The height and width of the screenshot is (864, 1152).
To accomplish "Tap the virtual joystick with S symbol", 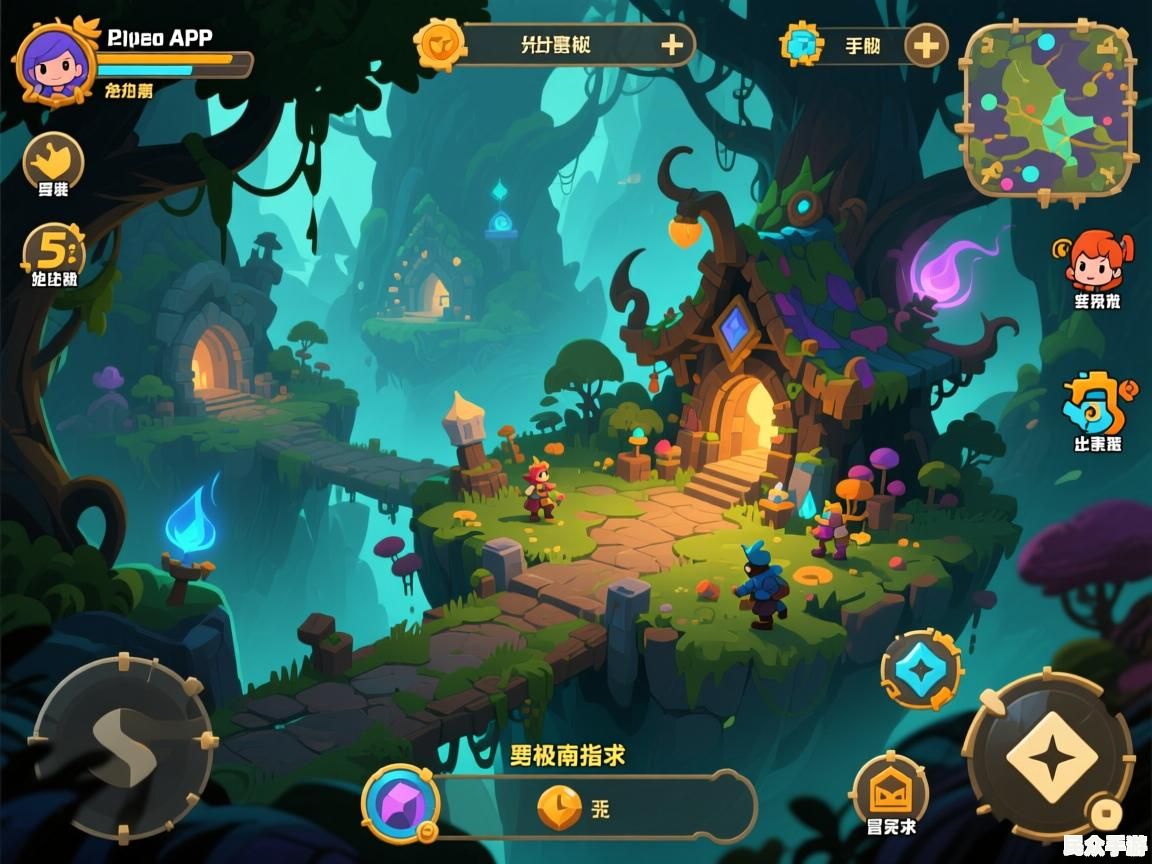I will click(x=123, y=747).
